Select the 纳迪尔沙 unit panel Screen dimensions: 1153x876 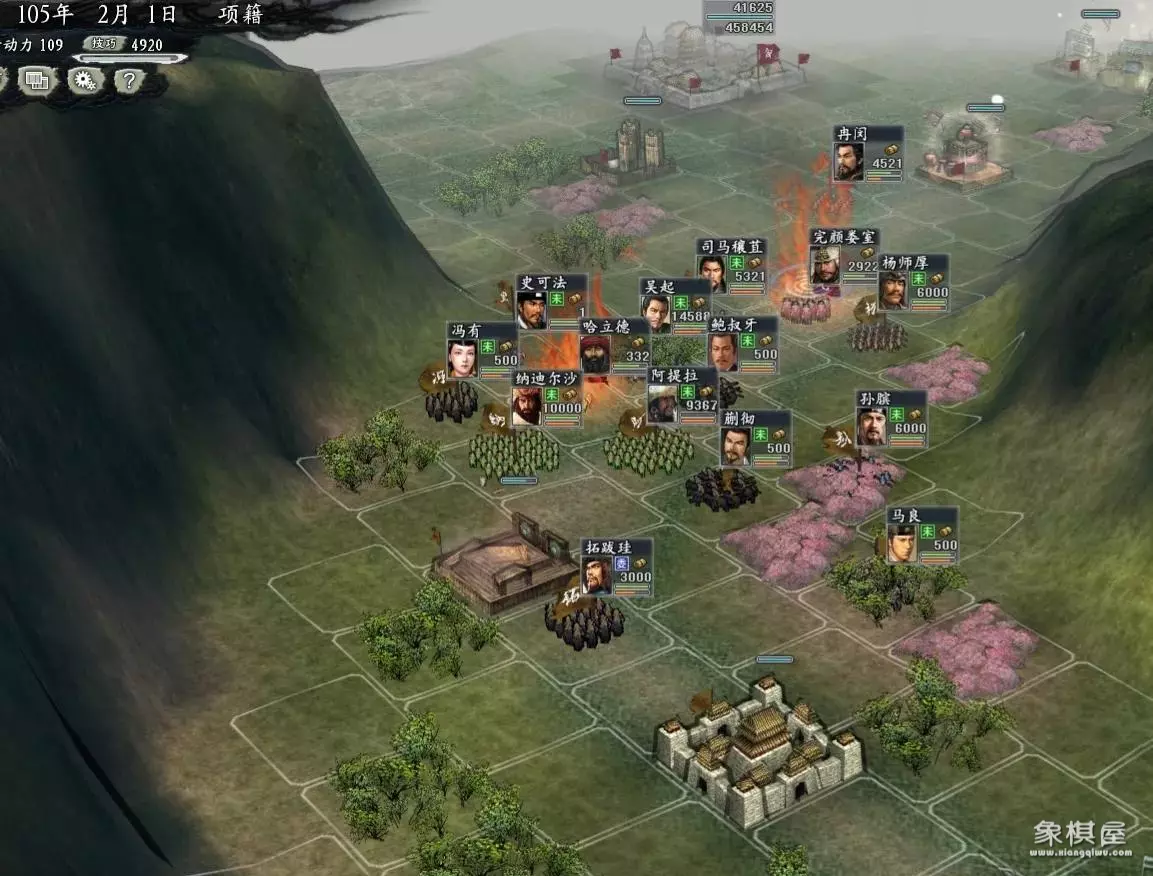[x=546, y=398]
